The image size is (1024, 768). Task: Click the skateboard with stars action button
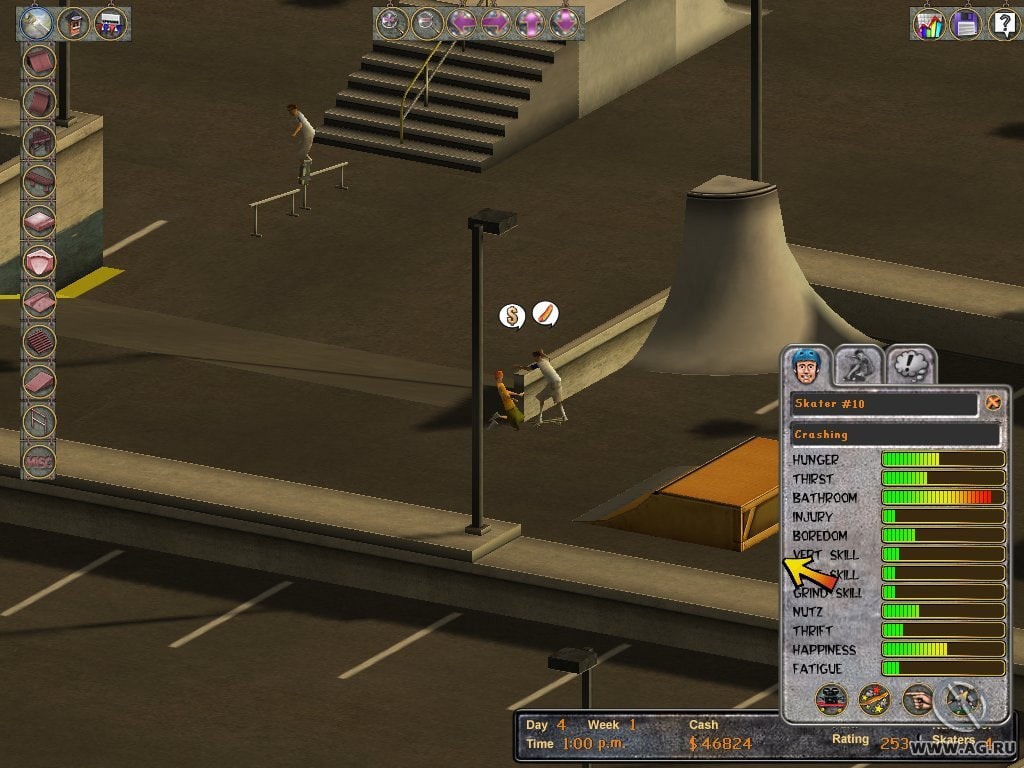[874, 699]
